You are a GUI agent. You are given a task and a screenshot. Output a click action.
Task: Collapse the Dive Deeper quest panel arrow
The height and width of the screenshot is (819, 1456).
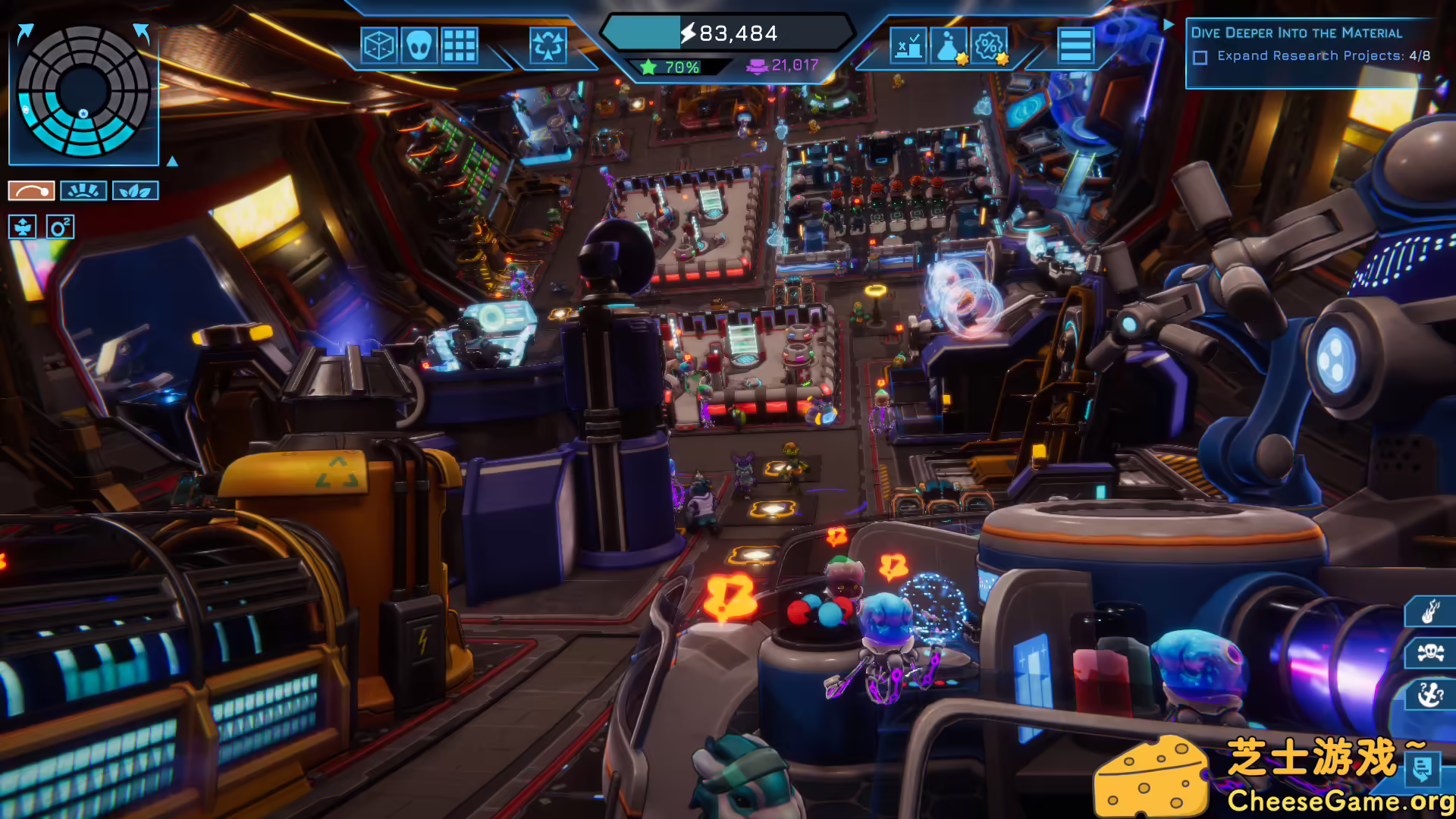coord(1168,25)
